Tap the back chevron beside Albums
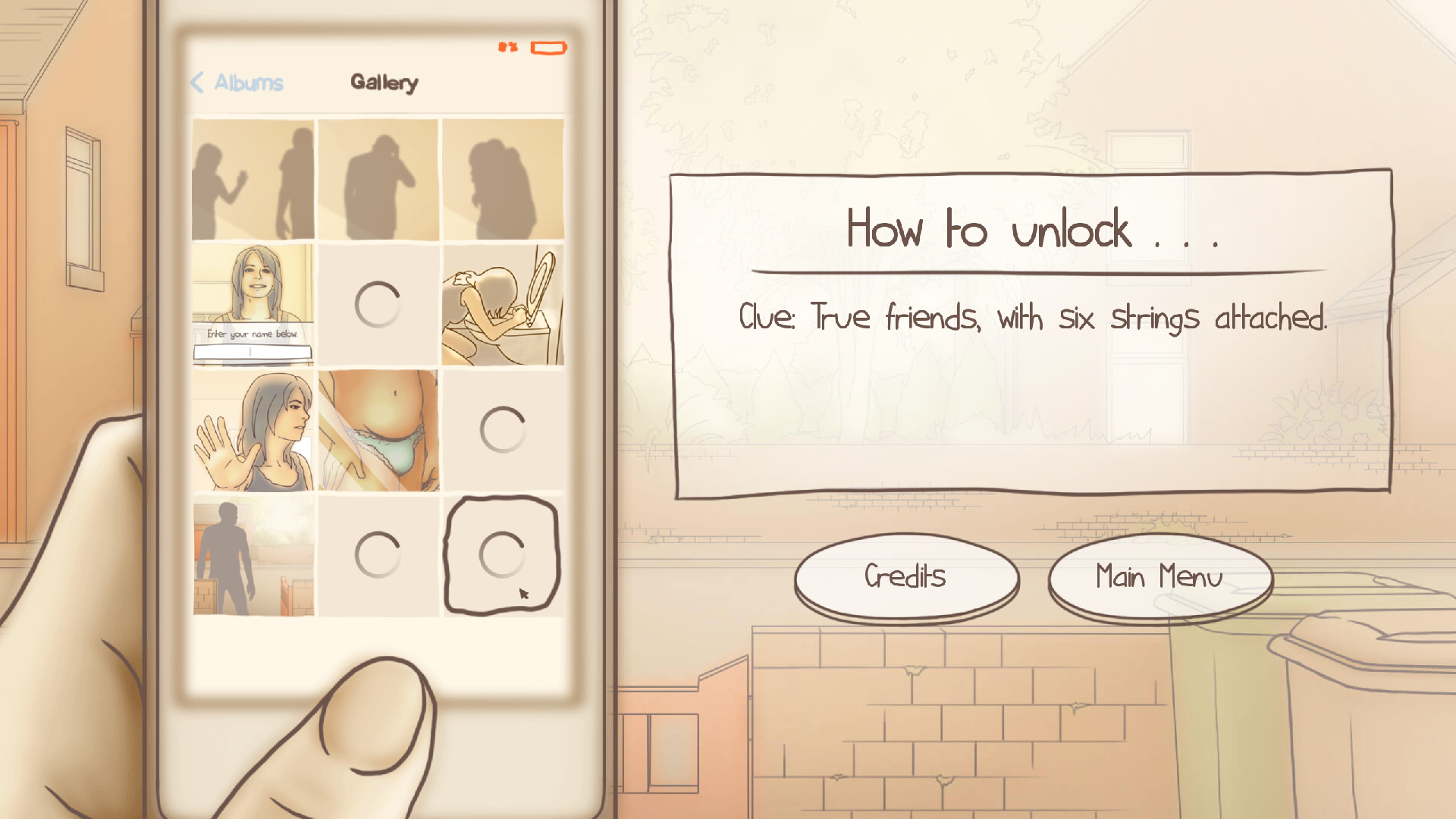The height and width of the screenshot is (819, 1456). coord(197,83)
